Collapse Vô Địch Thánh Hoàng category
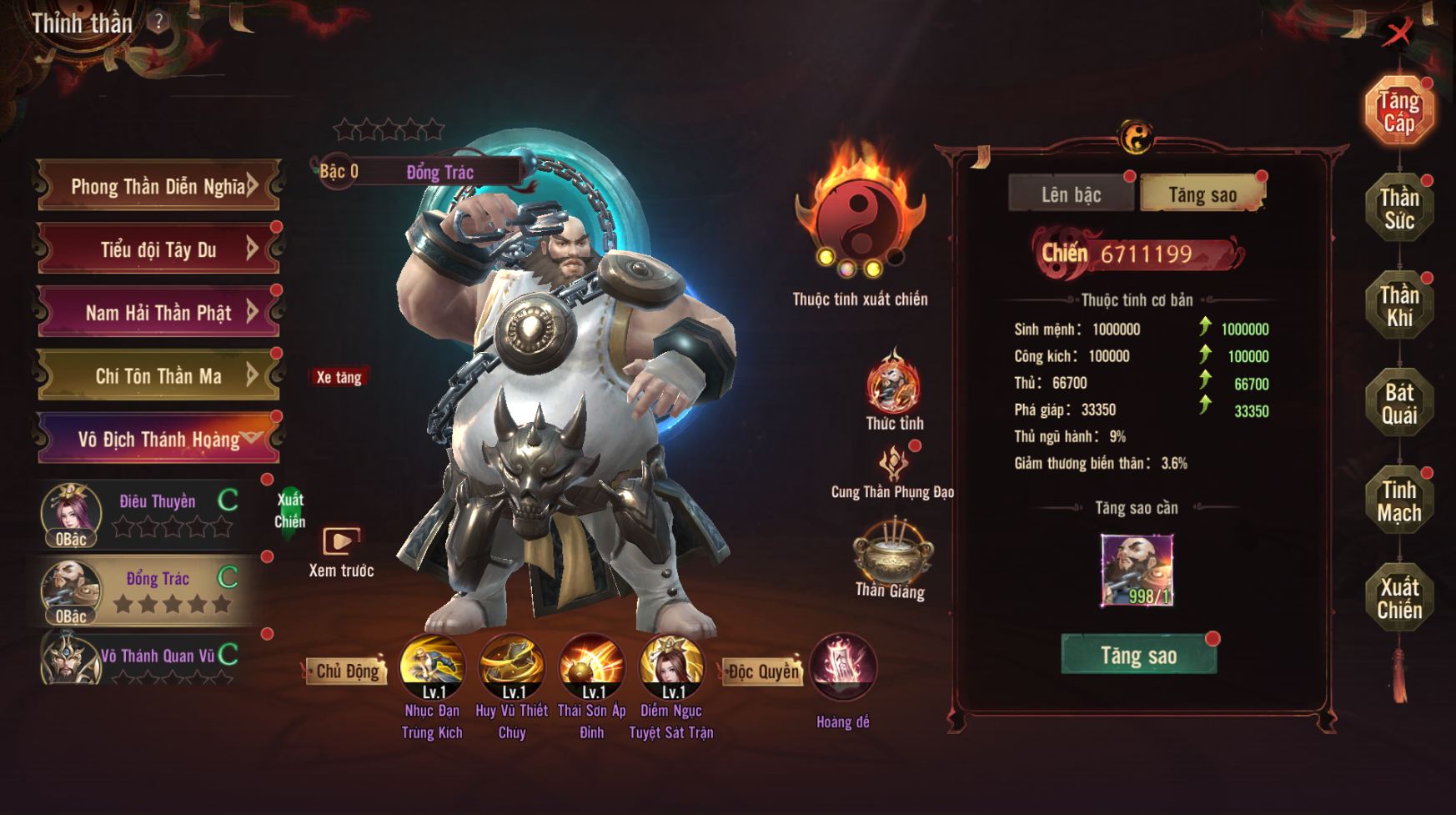 click(x=158, y=439)
